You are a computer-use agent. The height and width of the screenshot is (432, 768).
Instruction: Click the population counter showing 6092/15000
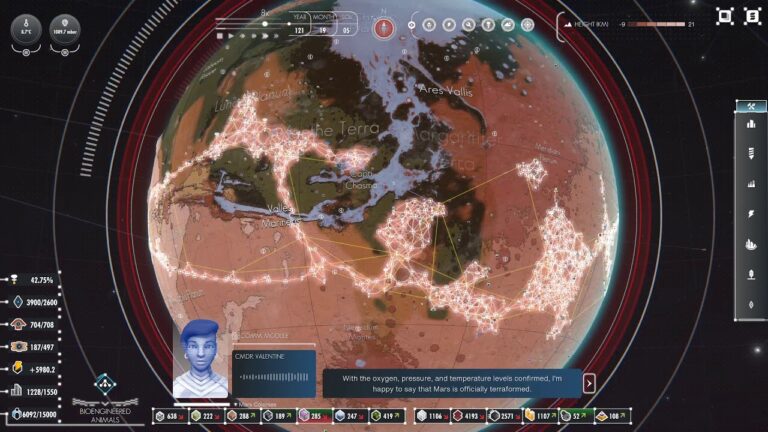[38, 414]
